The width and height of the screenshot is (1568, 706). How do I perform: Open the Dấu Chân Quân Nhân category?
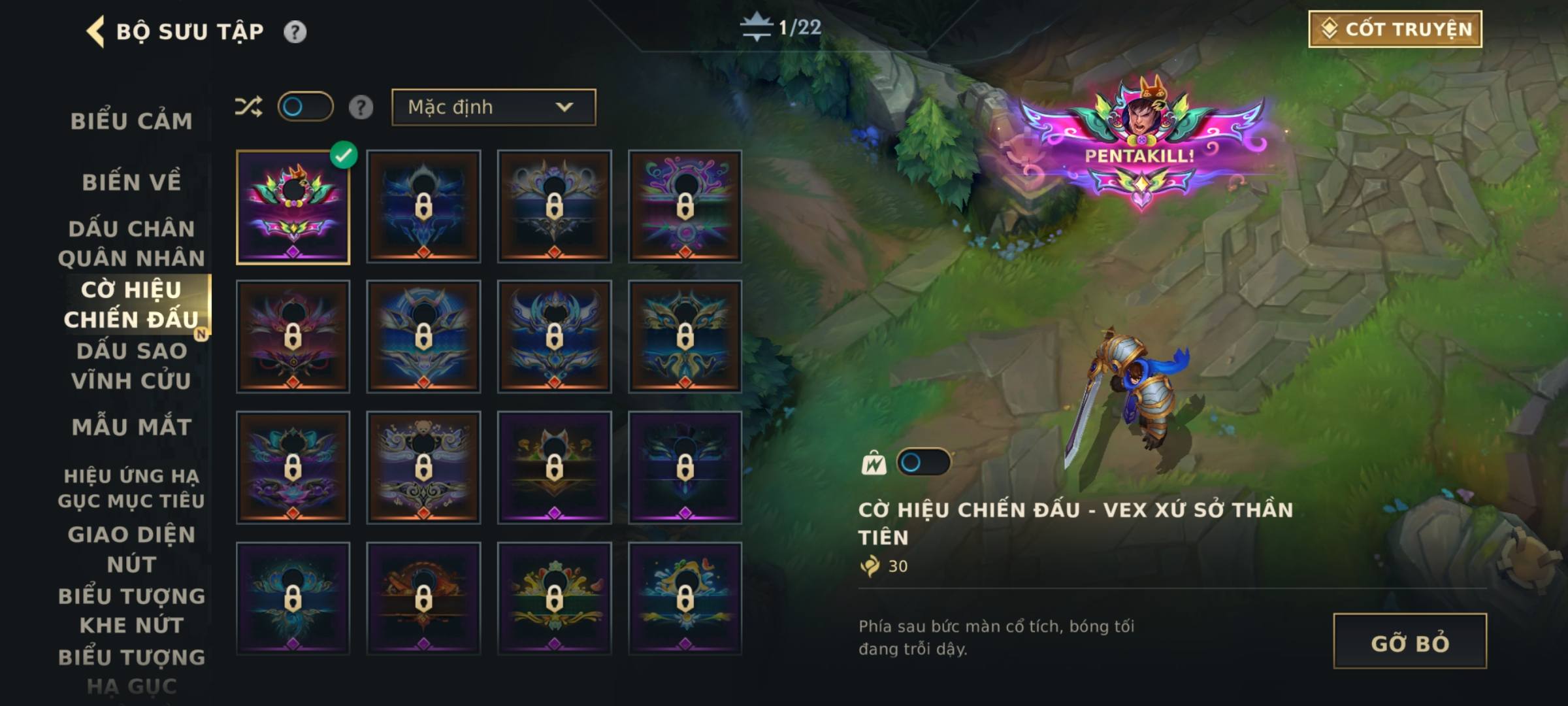coord(131,243)
